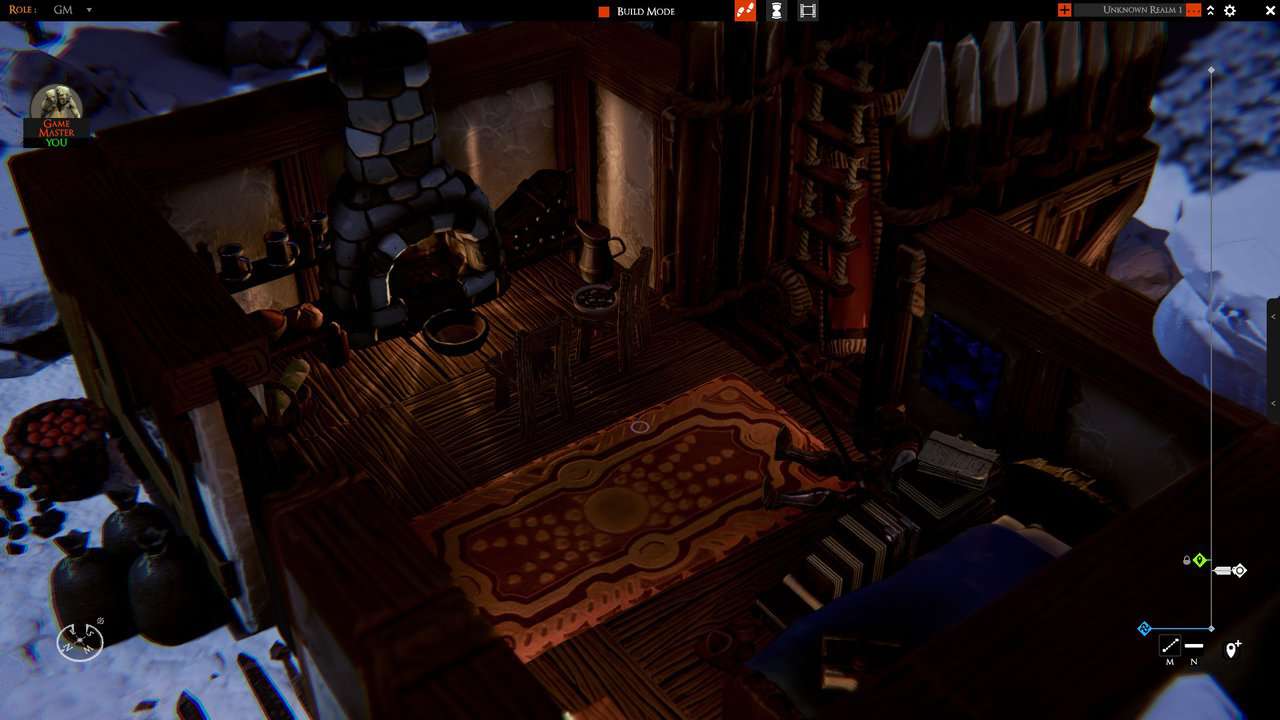Click the orange plus button beside Unknown Realm 1
Screen dimensions: 1280x720
(x=1064, y=10)
